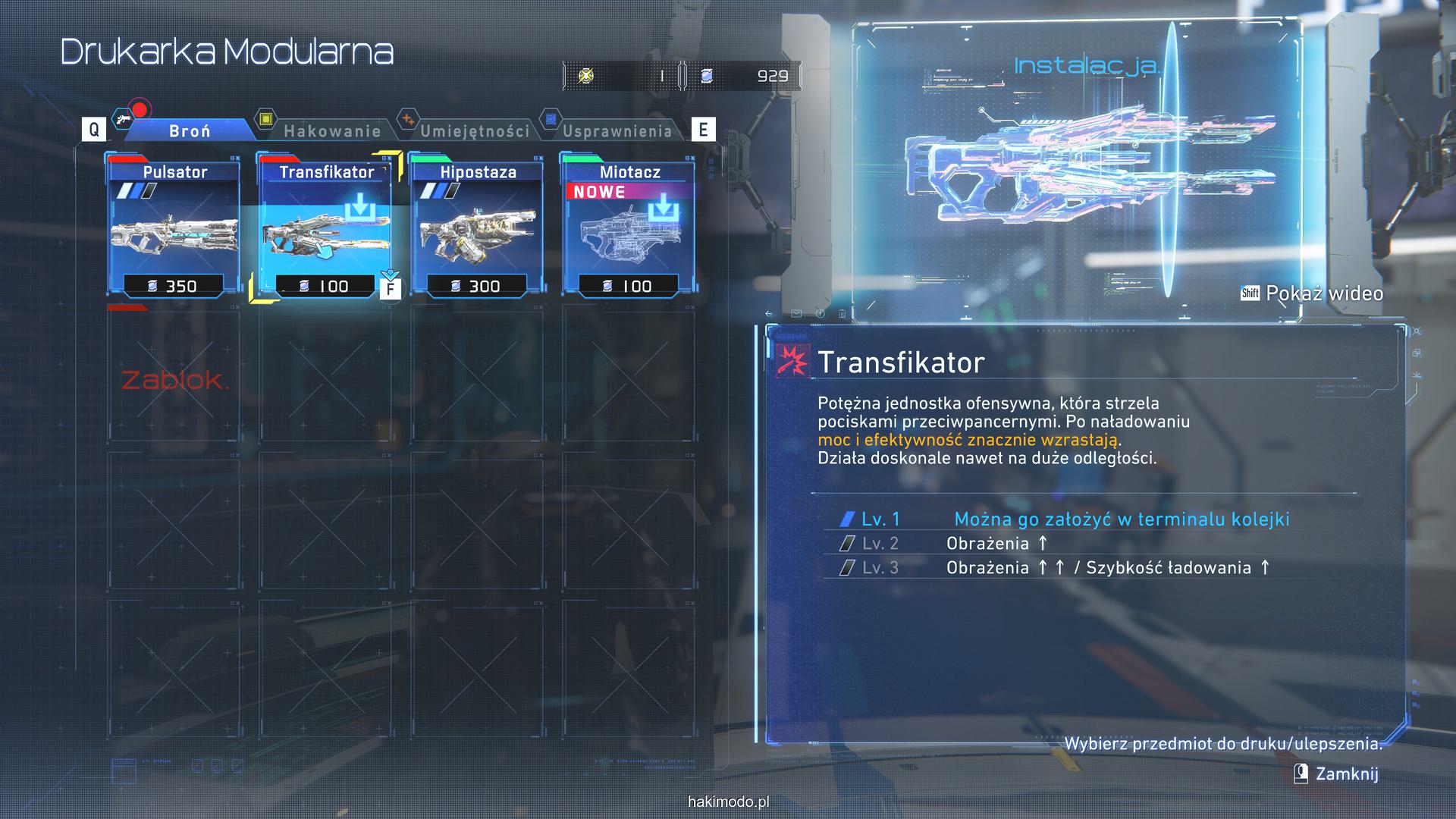The width and height of the screenshot is (1456, 819).
Task: Close the printer menu with Zamknij
Action: pos(1346,773)
